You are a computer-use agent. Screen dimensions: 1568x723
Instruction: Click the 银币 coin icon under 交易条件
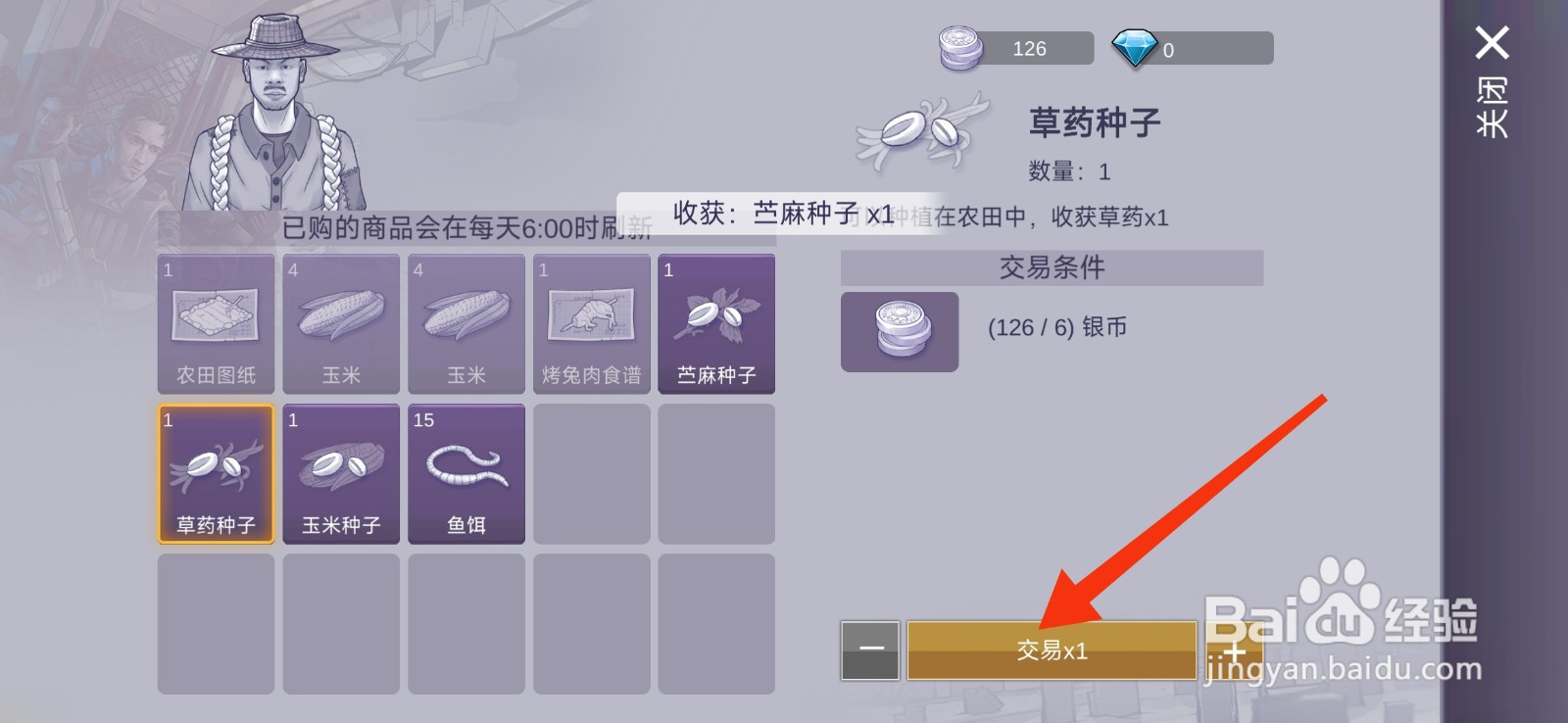(x=898, y=332)
